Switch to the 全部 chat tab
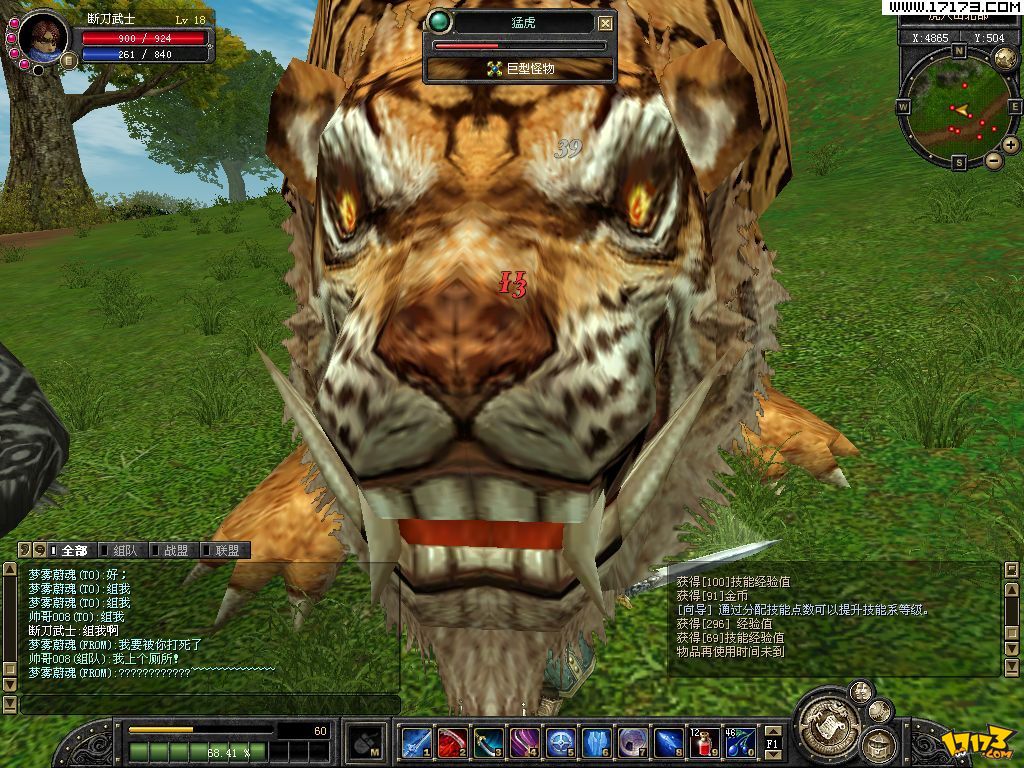Screen dimensions: 1024x768 click(74, 550)
